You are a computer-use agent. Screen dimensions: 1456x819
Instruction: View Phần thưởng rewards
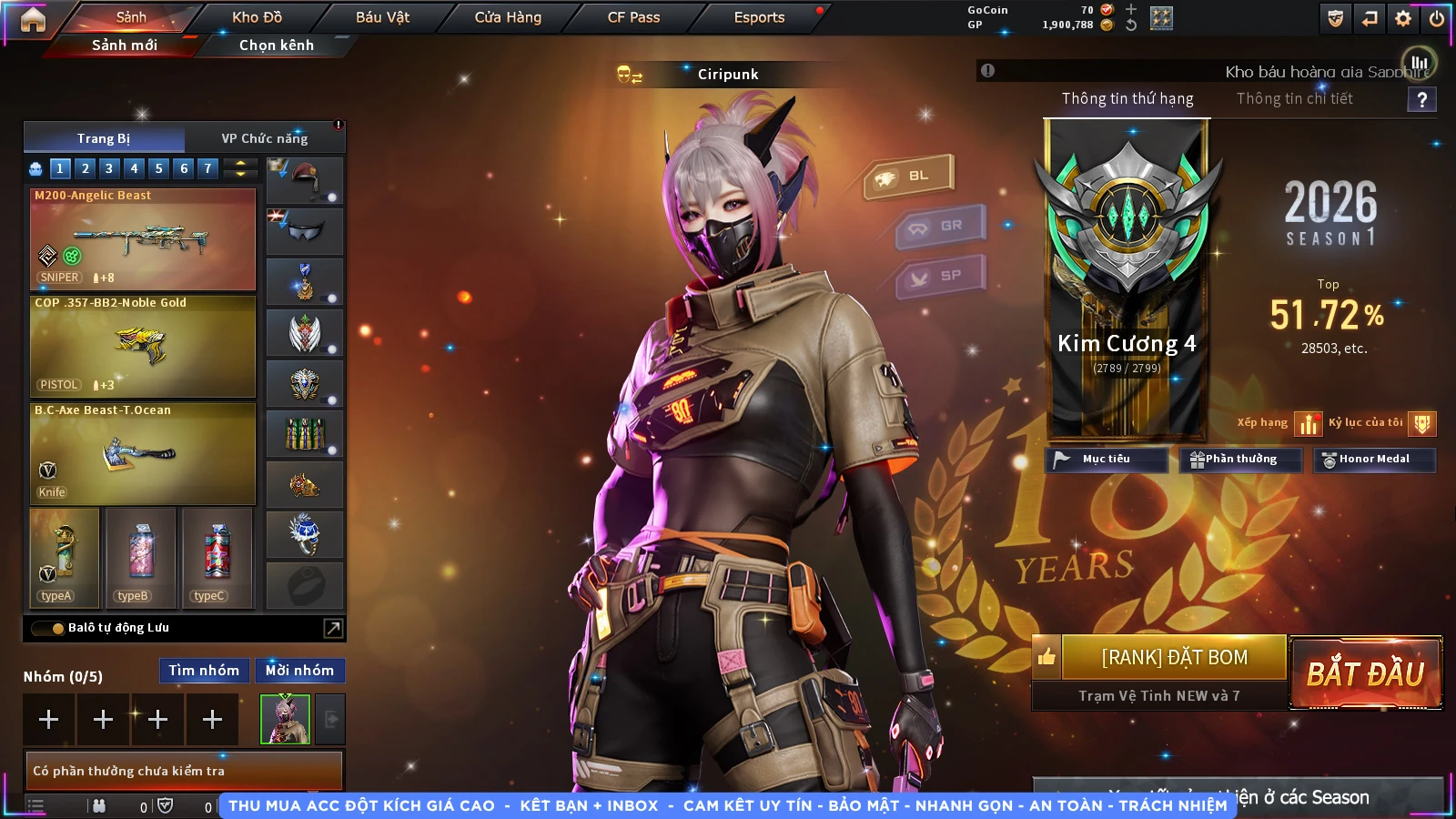[1240, 460]
